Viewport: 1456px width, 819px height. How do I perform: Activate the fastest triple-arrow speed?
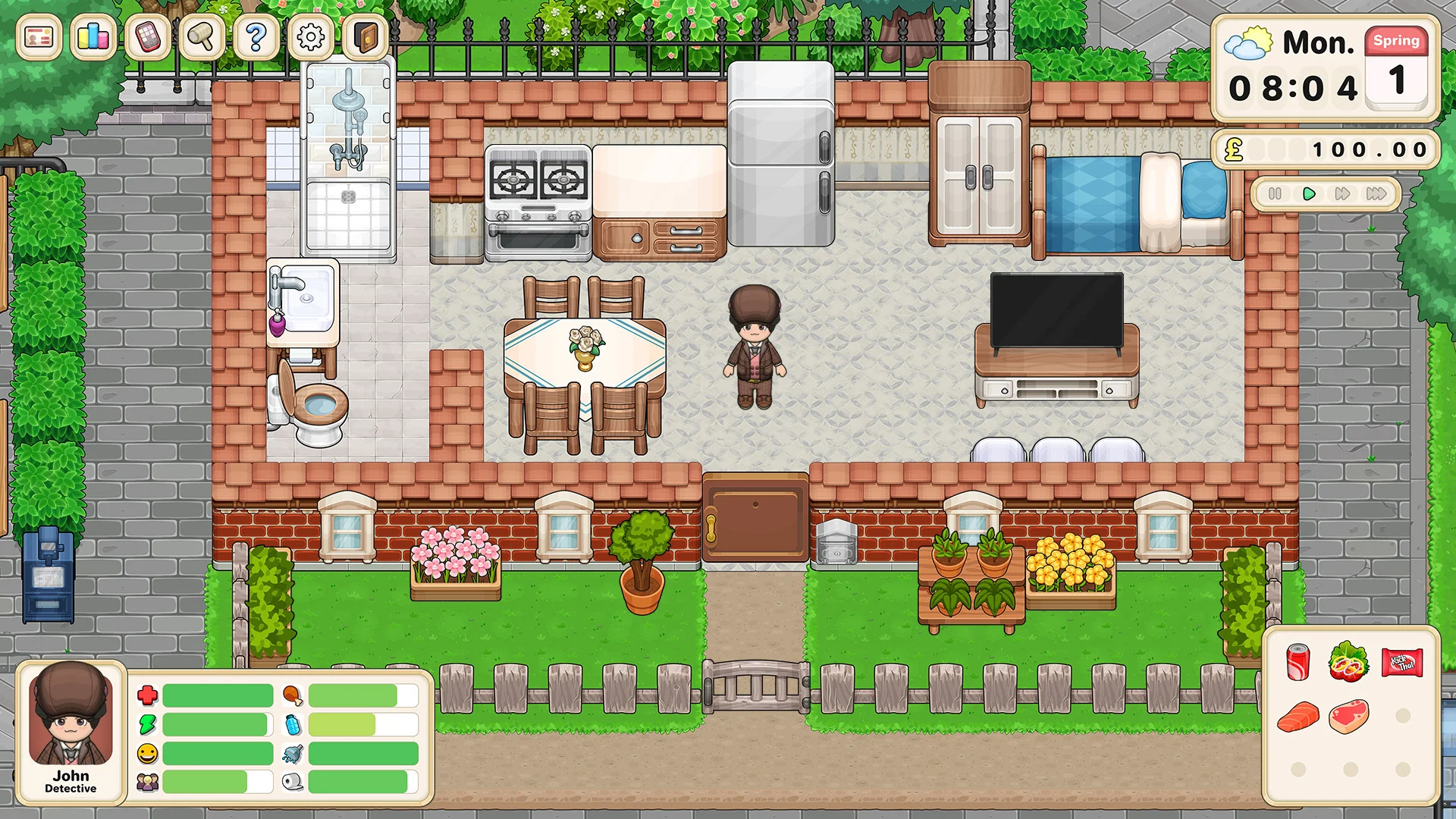[x=1378, y=194]
